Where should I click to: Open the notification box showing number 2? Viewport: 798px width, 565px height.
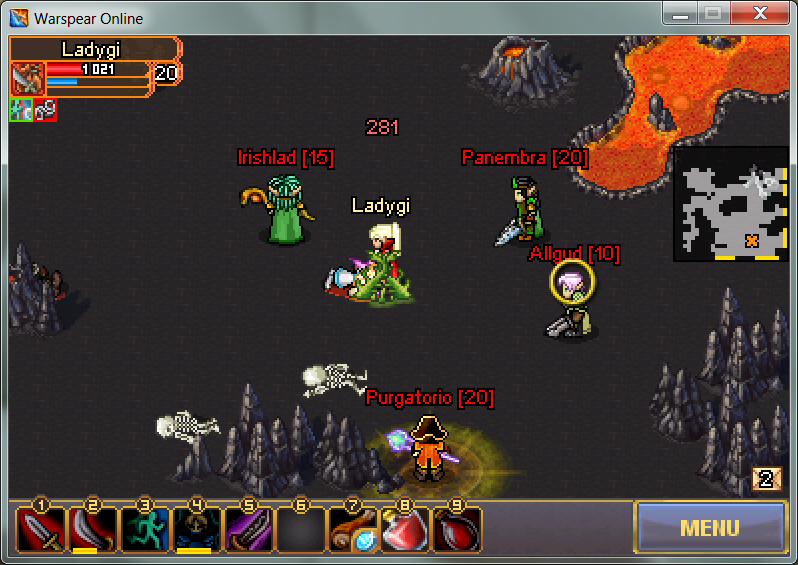[766, 479]
